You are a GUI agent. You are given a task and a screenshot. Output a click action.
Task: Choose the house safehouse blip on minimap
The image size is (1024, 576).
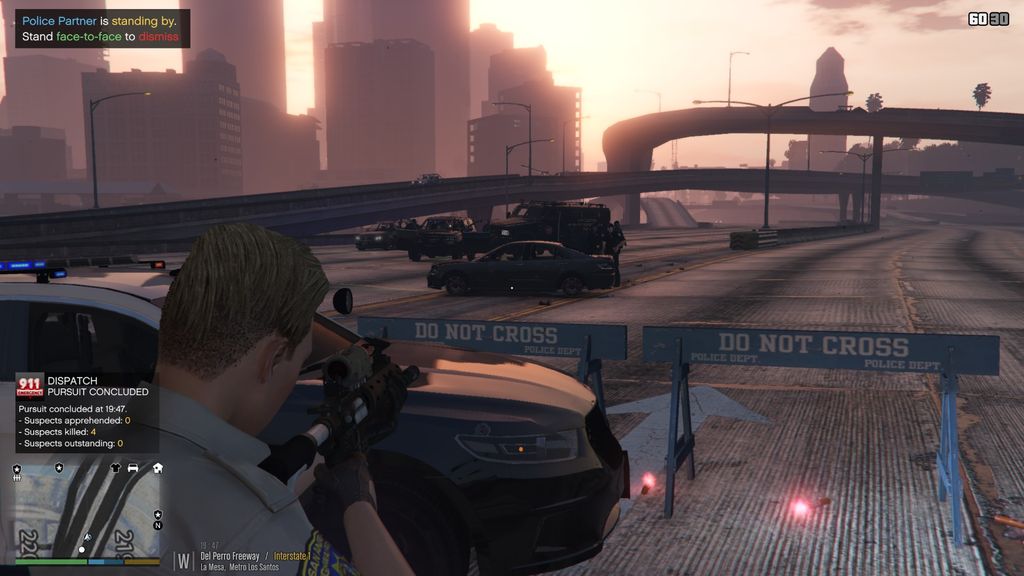157,467
